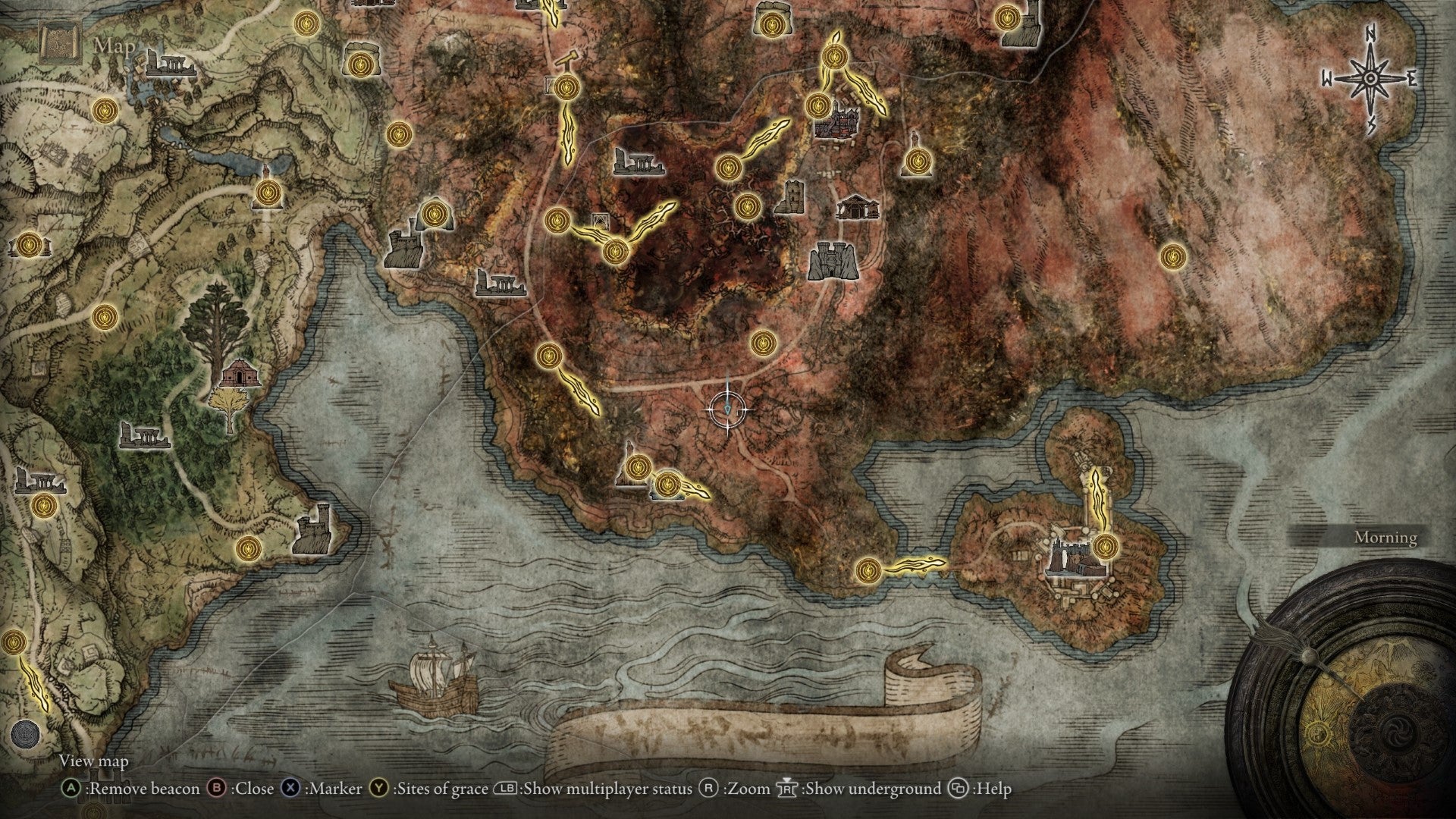Toggle Show underground map view

[864, 787]
